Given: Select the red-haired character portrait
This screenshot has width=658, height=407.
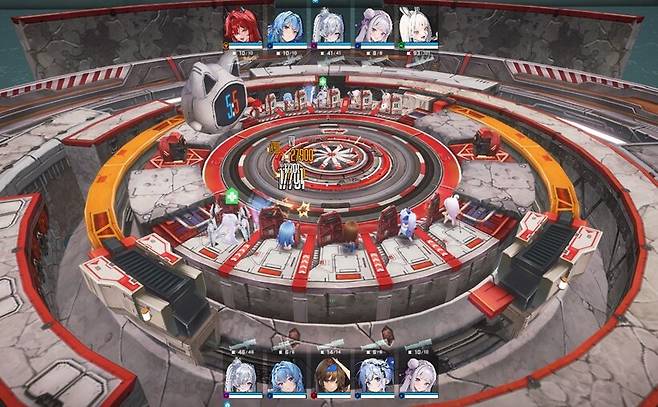Looking at the screenshot, I should [243, 26].
